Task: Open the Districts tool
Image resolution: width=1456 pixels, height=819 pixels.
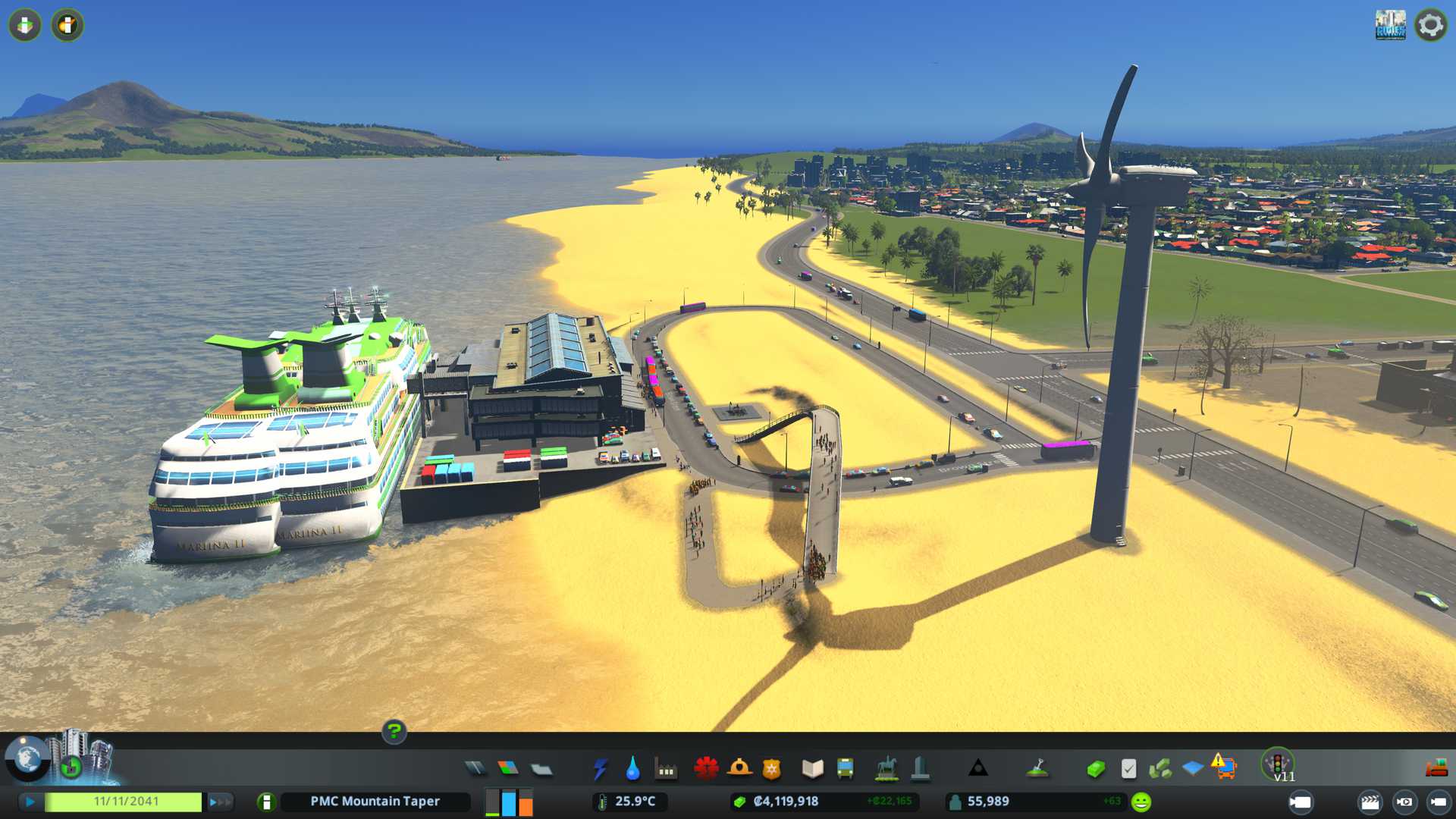Action: pyautogui.click(x=541, y=770)
